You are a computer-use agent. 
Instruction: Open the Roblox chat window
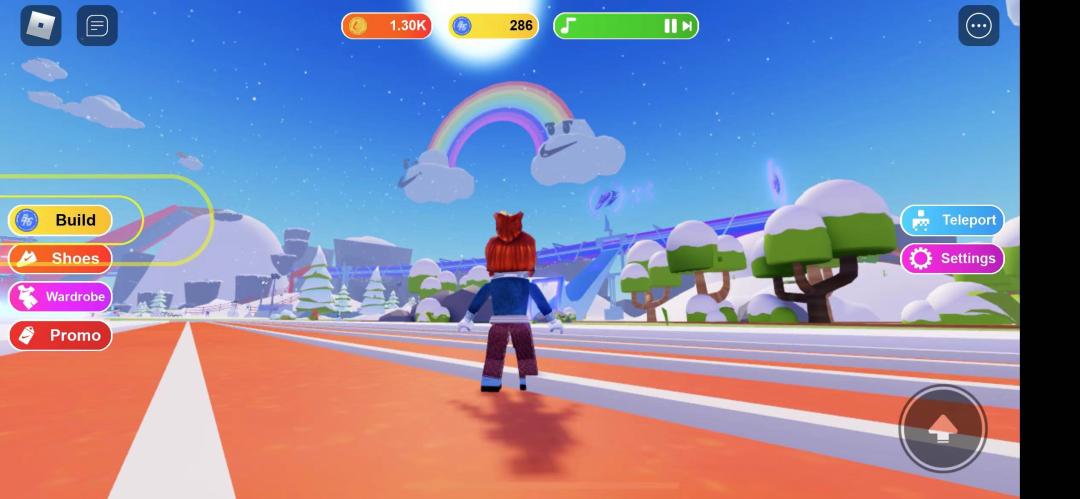tap(97, 26)
